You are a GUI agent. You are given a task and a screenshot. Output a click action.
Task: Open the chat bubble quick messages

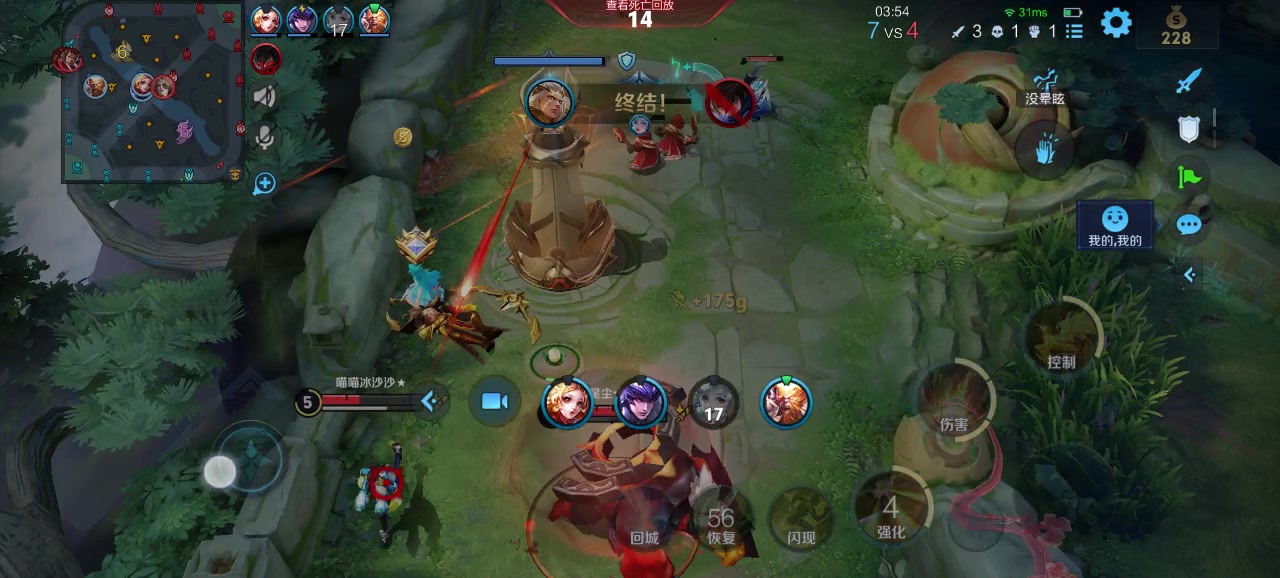[x=1188, y=224]
